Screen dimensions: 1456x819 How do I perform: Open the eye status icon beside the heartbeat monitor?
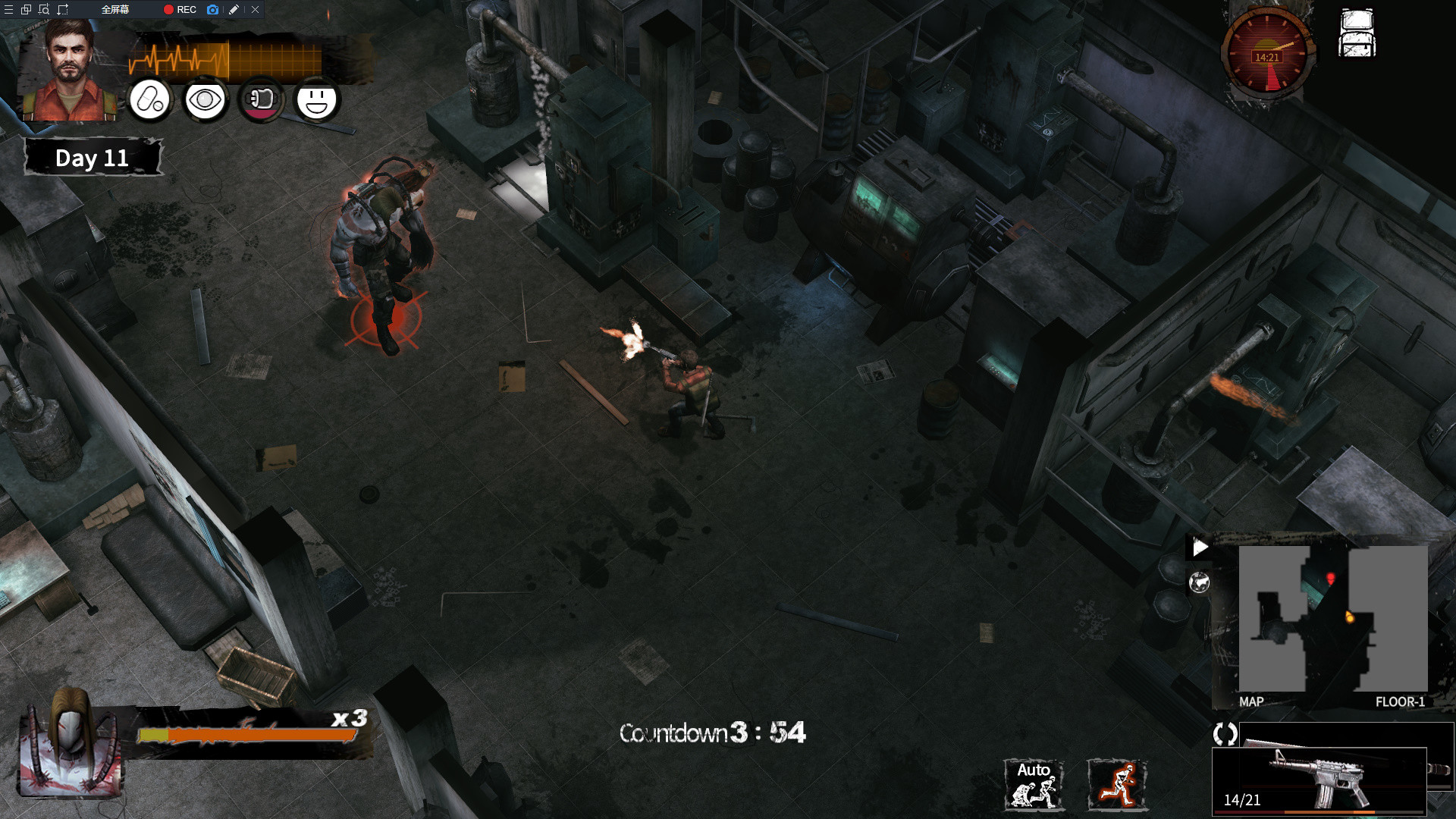click(x=204, y=100)
